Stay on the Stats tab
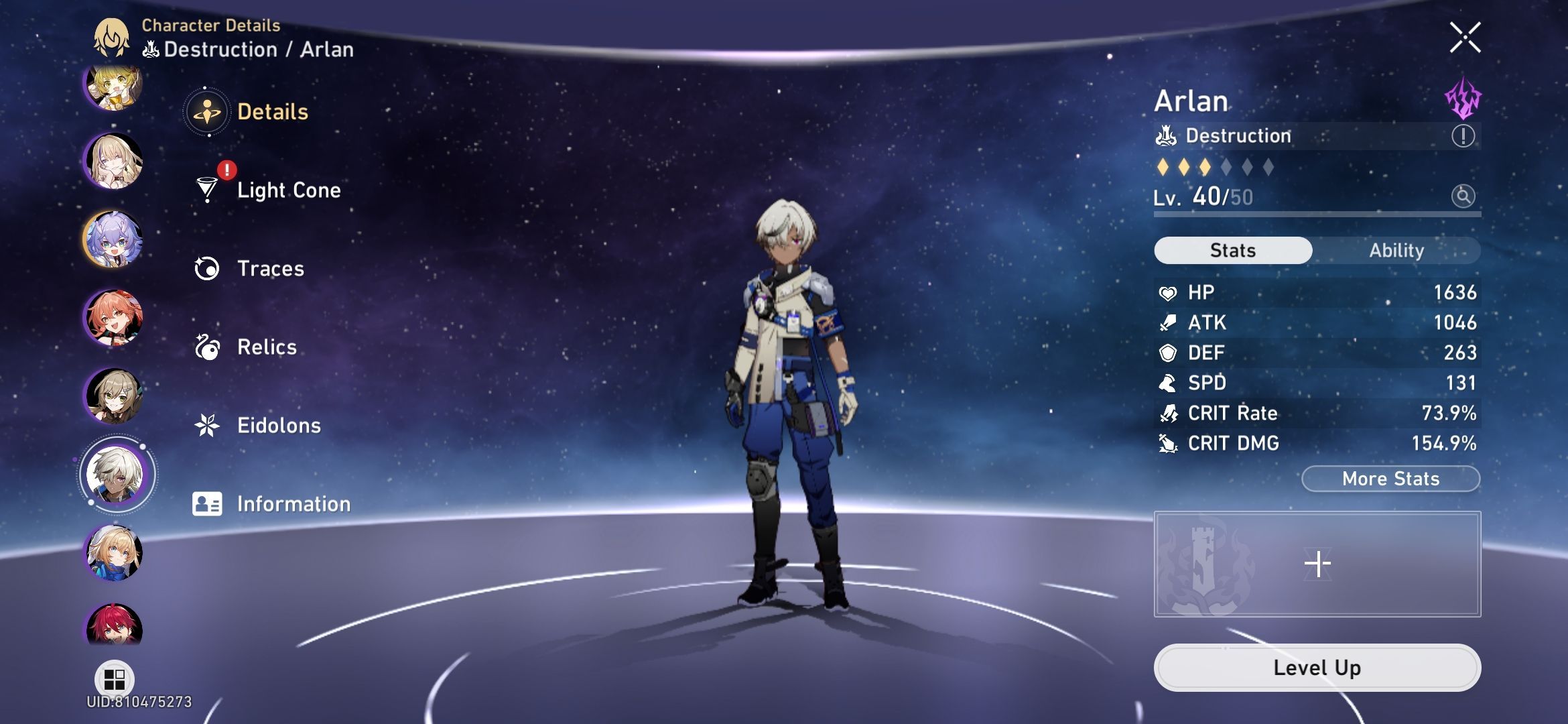 pos(1232,250)
